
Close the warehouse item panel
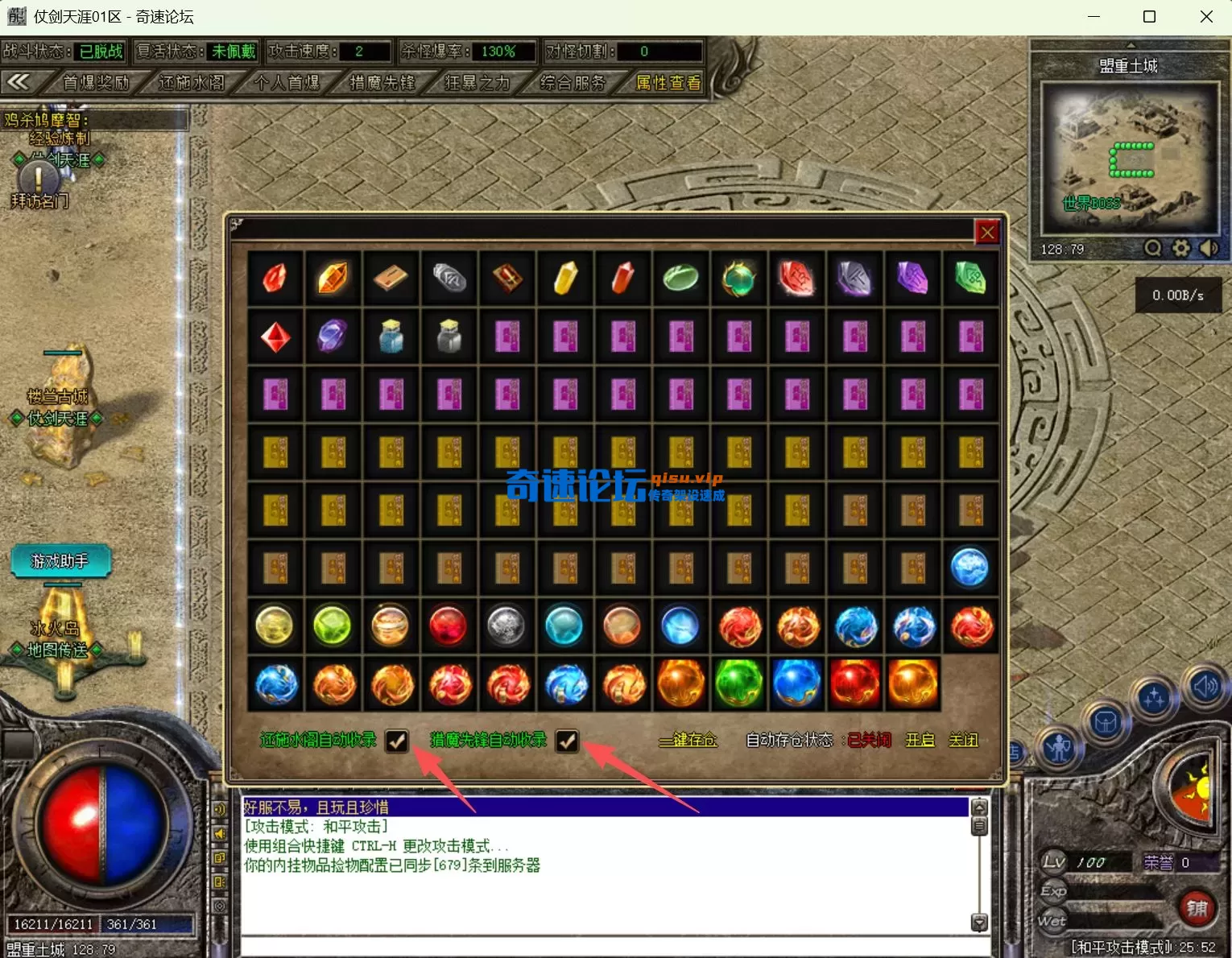tap(987, 233)
